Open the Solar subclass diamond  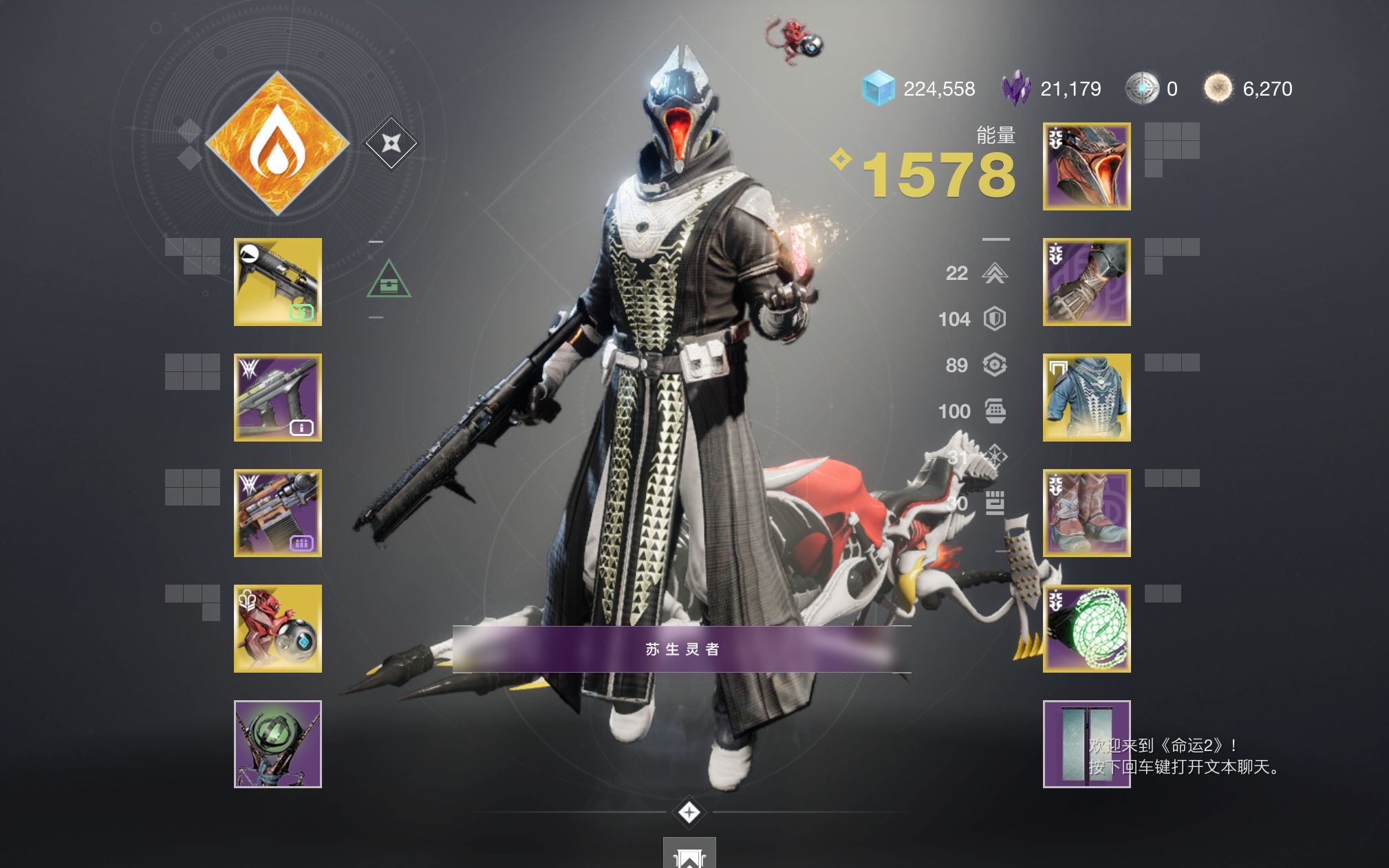pyautogui.click(x=277, y=143)
